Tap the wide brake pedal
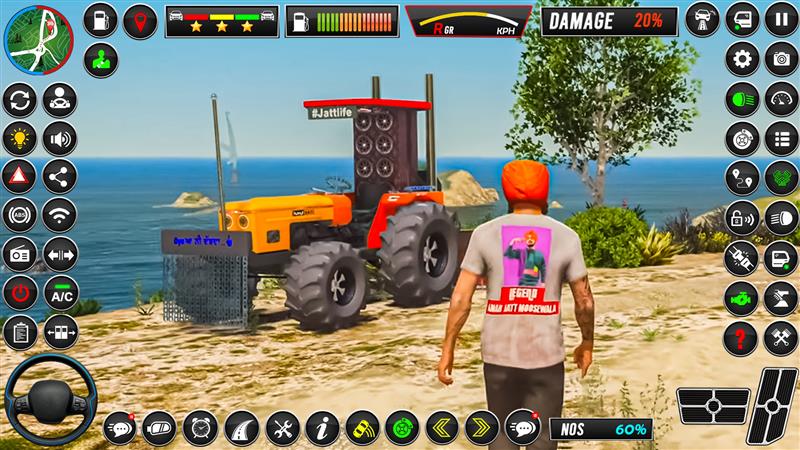The height and width of the screenshot is (450, 800). tap(713, 406)
